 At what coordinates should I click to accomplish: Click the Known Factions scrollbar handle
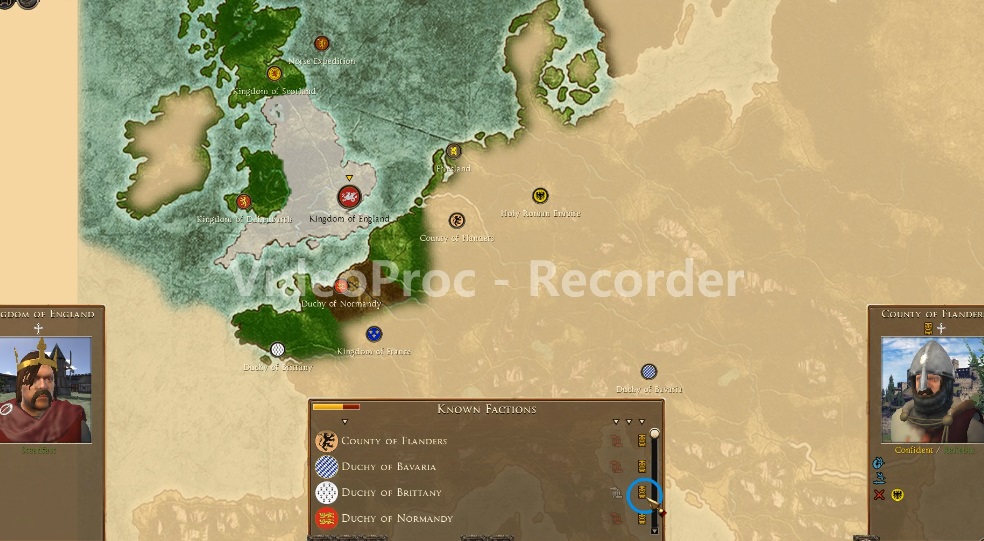point(655,434)
